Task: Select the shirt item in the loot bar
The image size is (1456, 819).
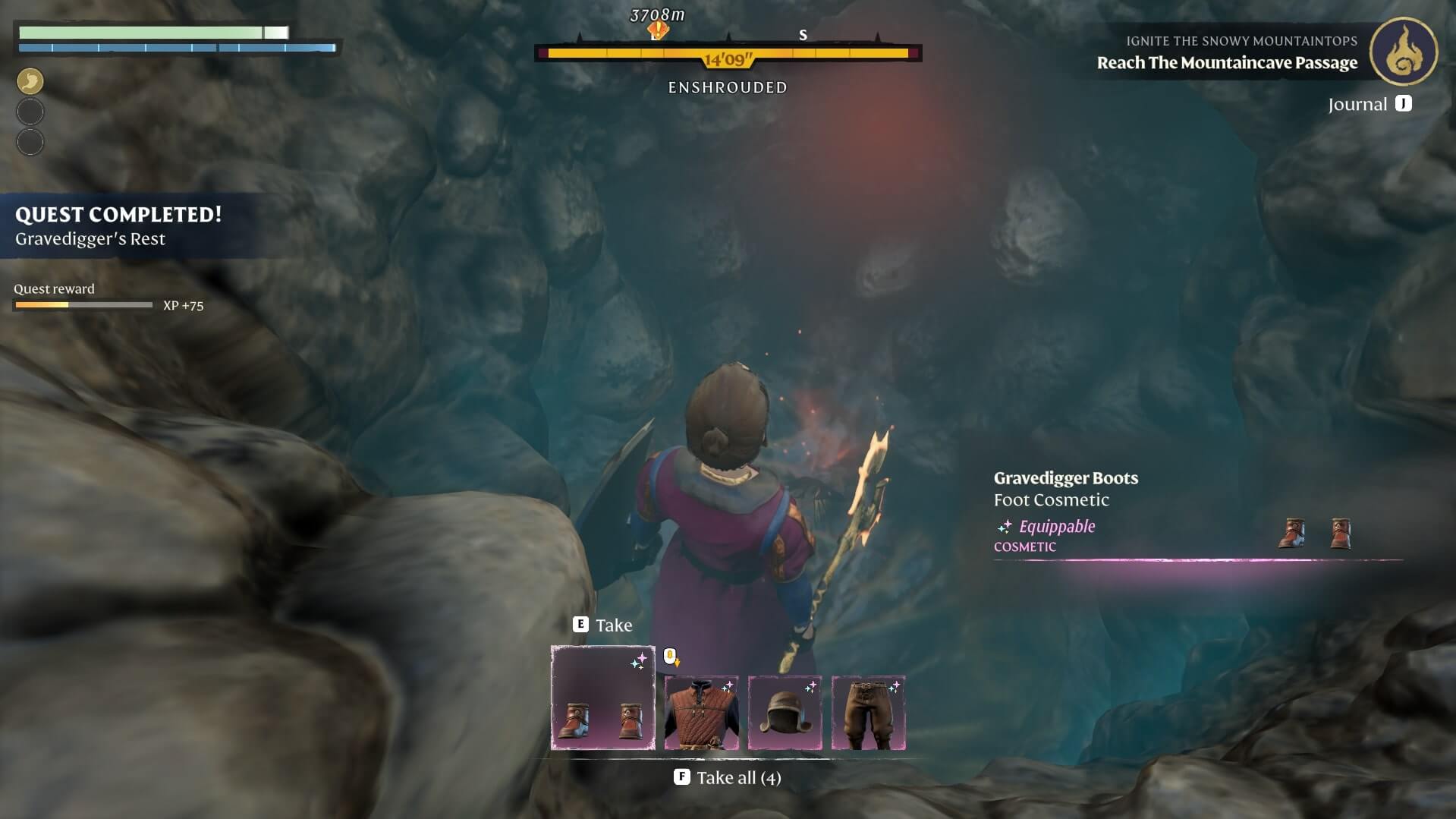Action: [x=702, y=712]
